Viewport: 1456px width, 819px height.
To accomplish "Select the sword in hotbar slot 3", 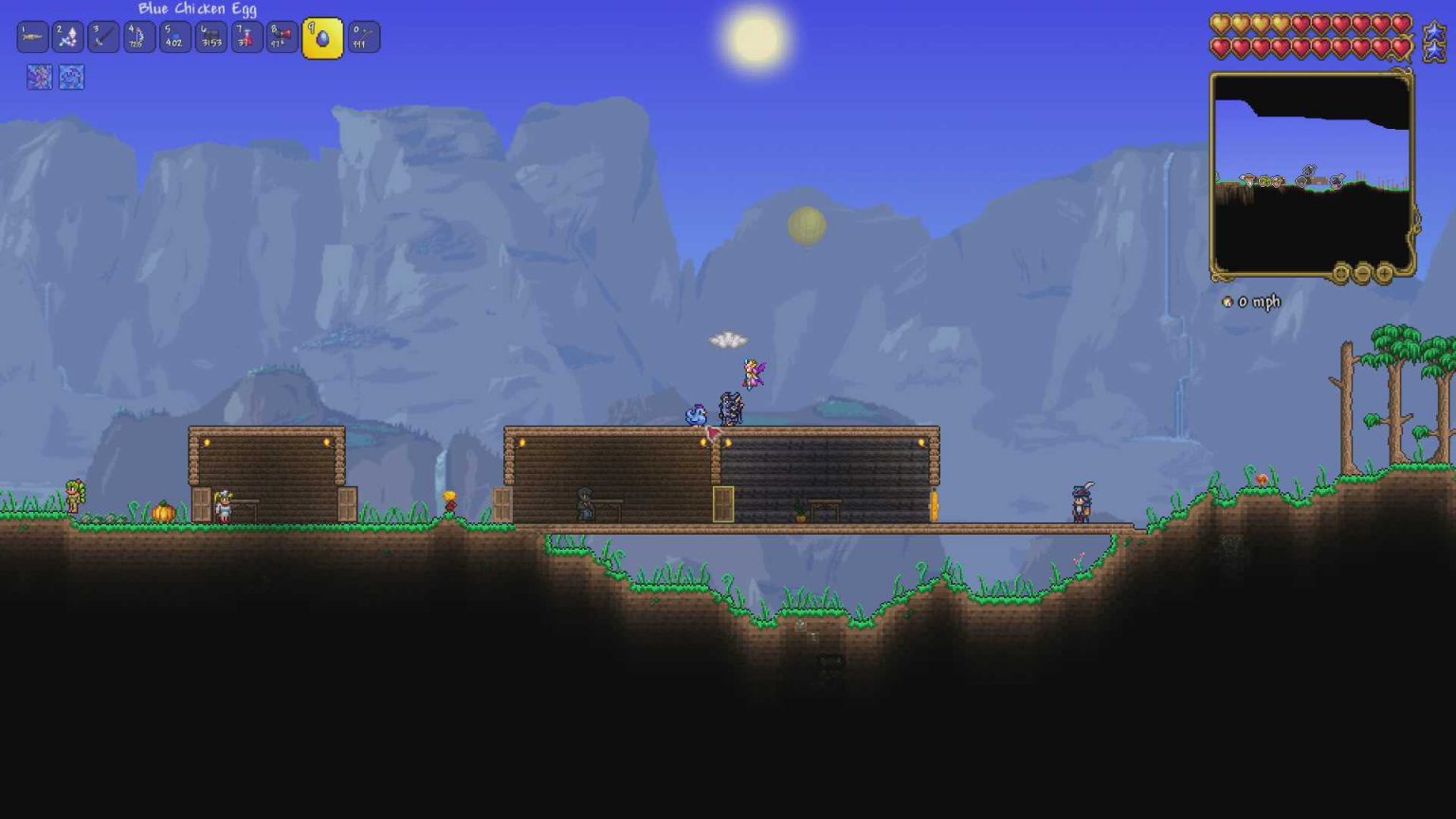I will (103, 37).
